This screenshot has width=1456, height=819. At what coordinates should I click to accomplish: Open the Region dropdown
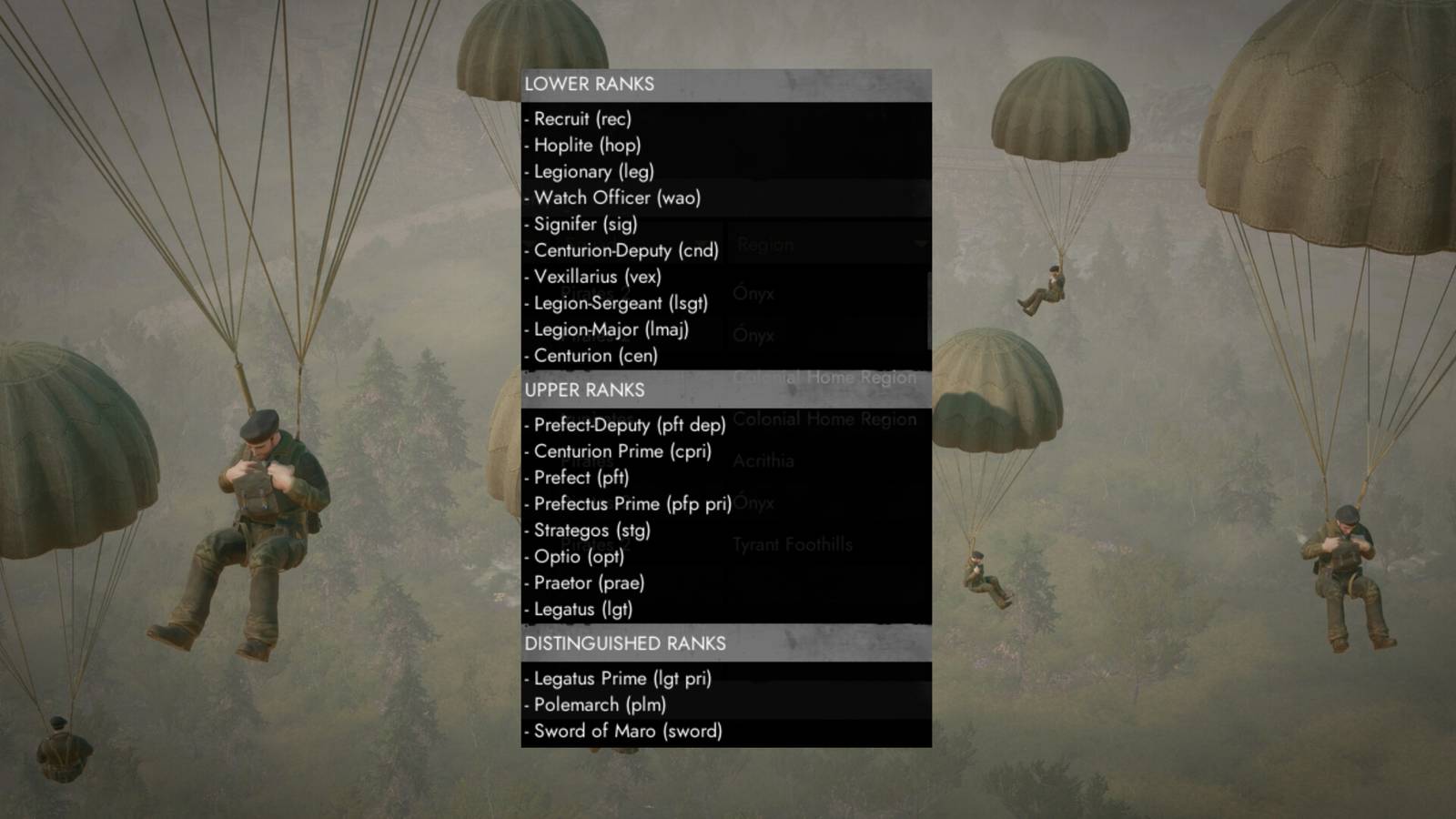pos(819,244)
